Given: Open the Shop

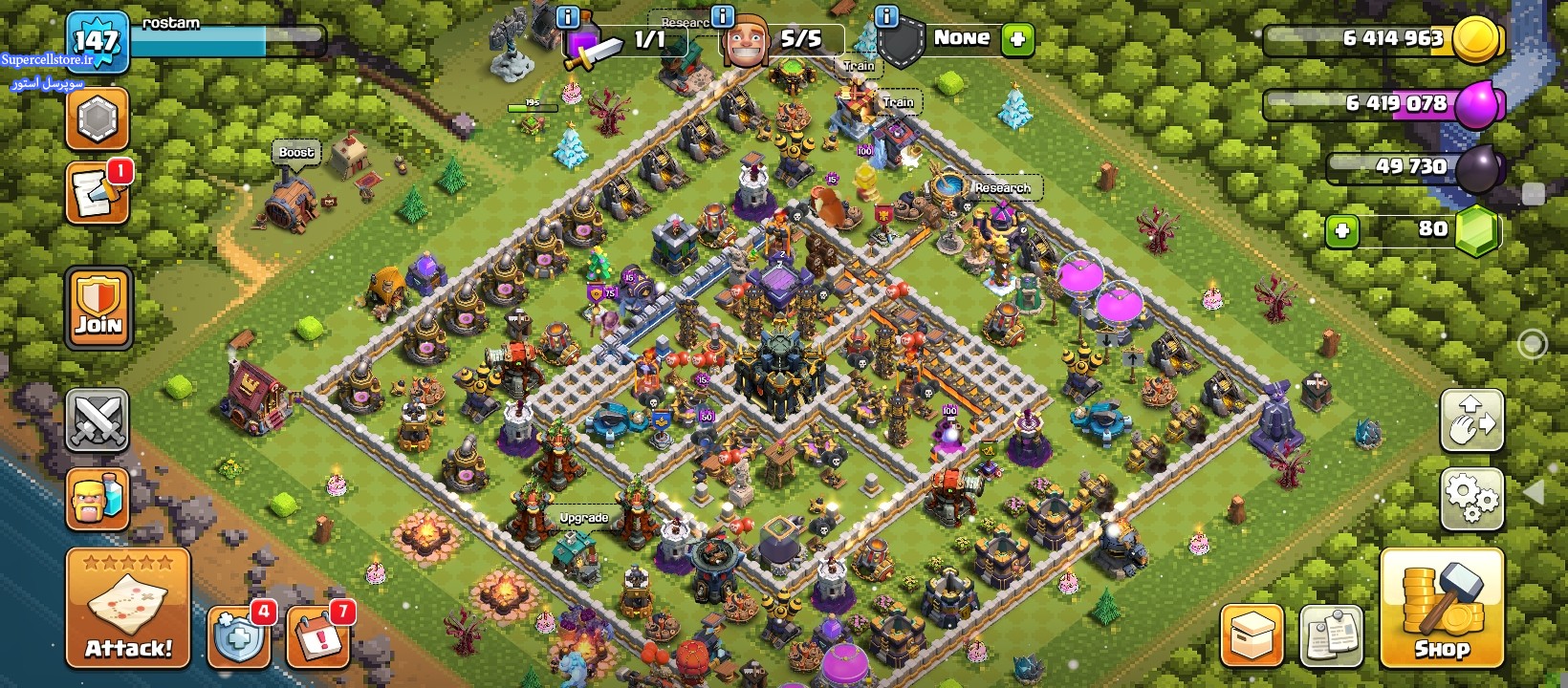Looking at the screenshot, I should (1442, 608).
